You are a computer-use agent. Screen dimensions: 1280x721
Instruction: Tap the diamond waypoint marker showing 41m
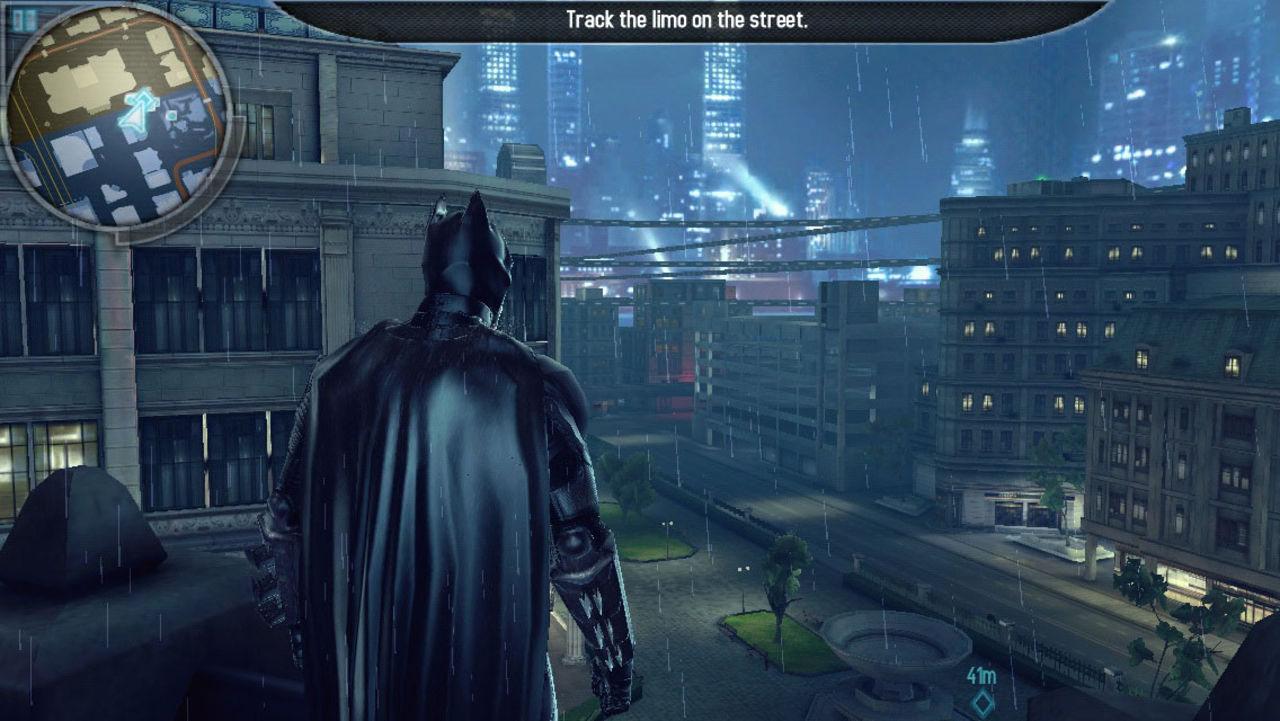pos(981,703)
